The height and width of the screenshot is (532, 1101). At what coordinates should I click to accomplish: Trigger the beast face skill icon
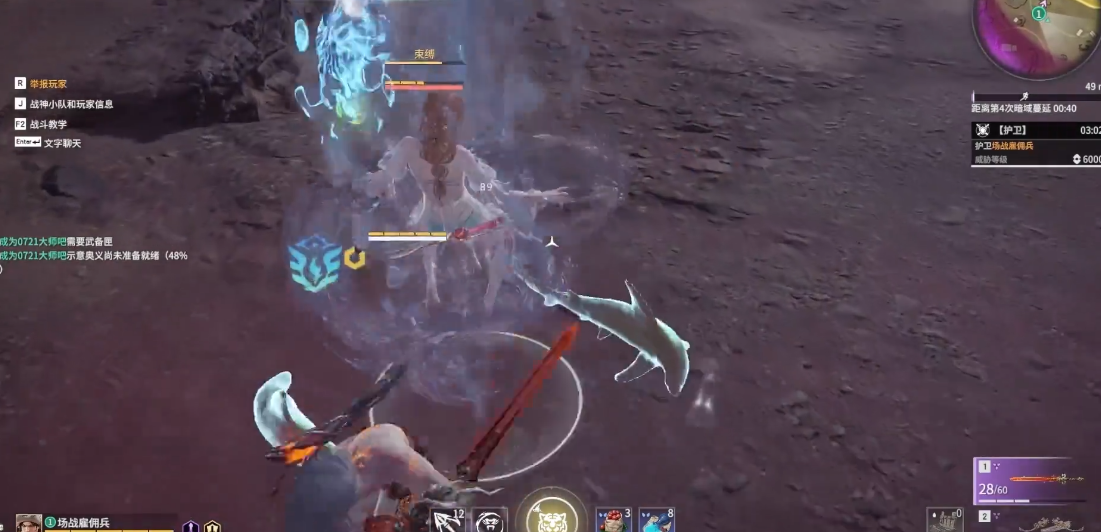[x=490, y=520]
